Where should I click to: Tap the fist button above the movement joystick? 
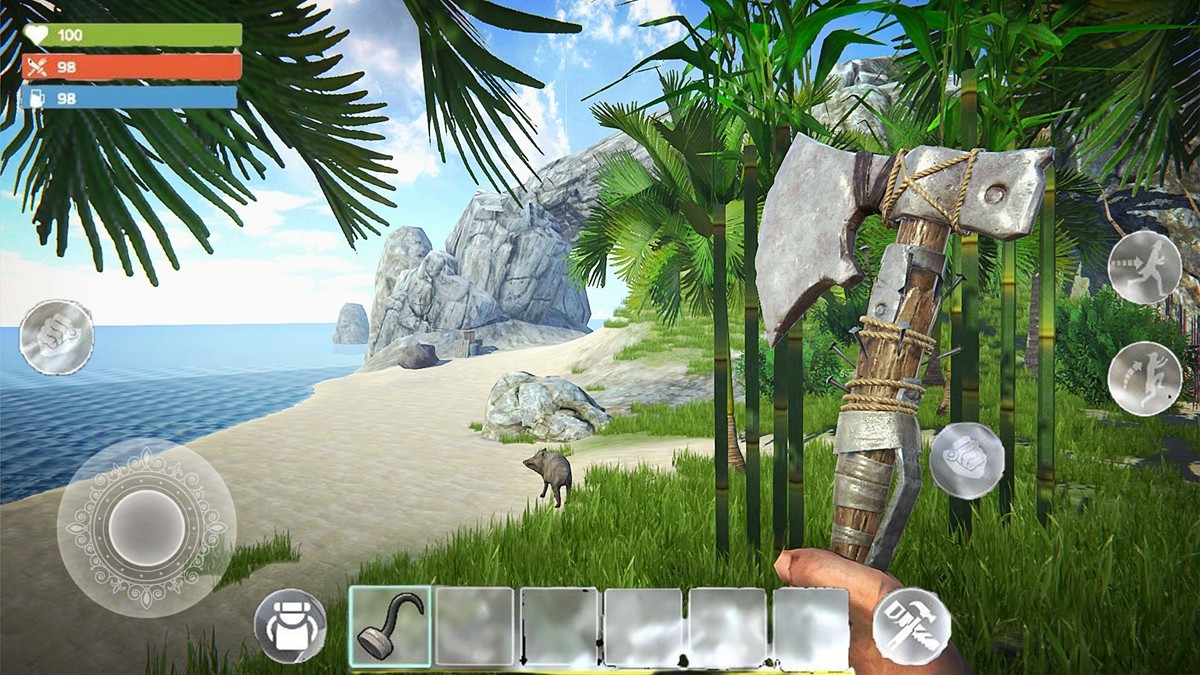tap(56, 337)
